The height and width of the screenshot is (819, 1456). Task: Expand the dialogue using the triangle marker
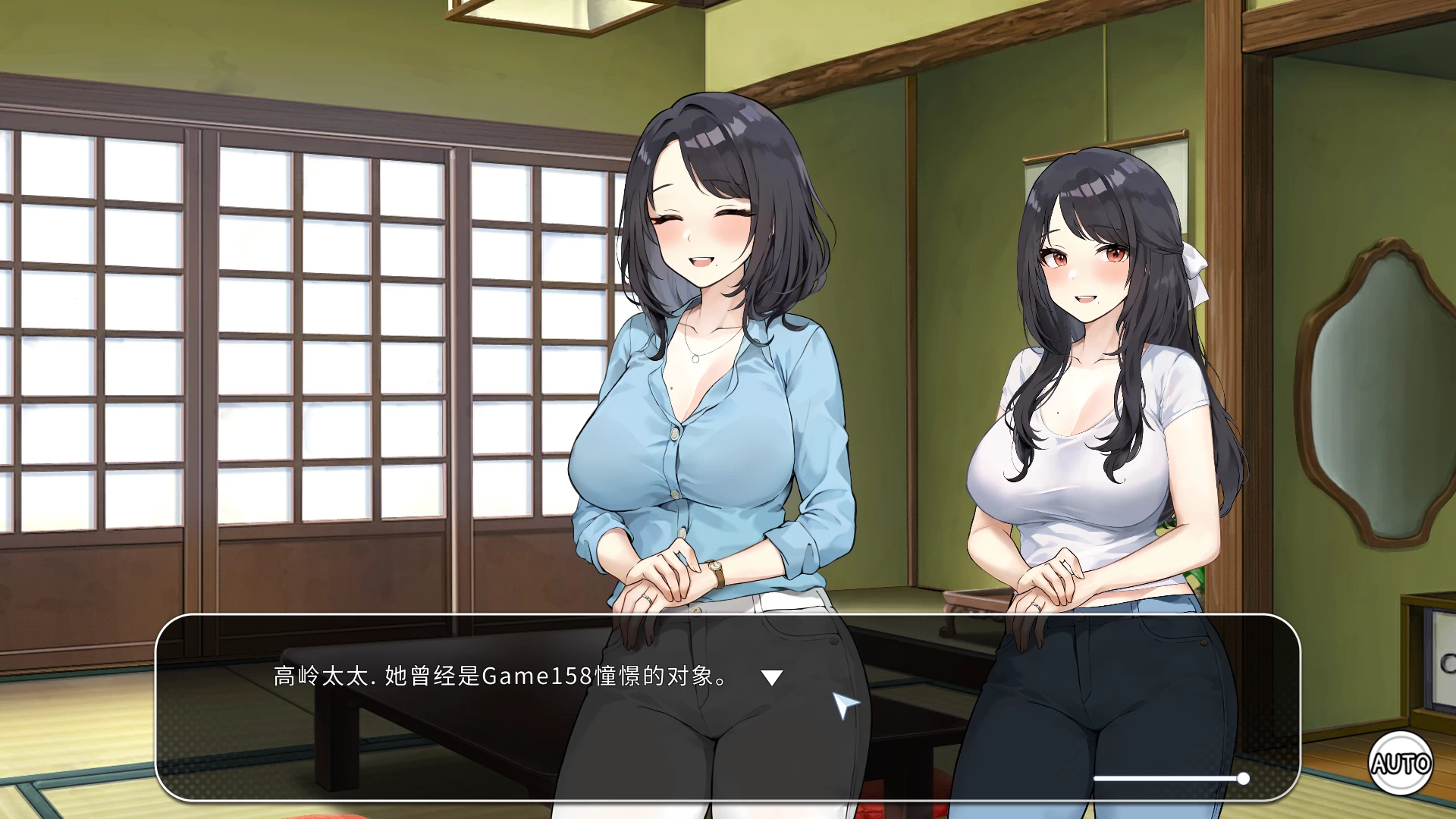pos(772,675)
